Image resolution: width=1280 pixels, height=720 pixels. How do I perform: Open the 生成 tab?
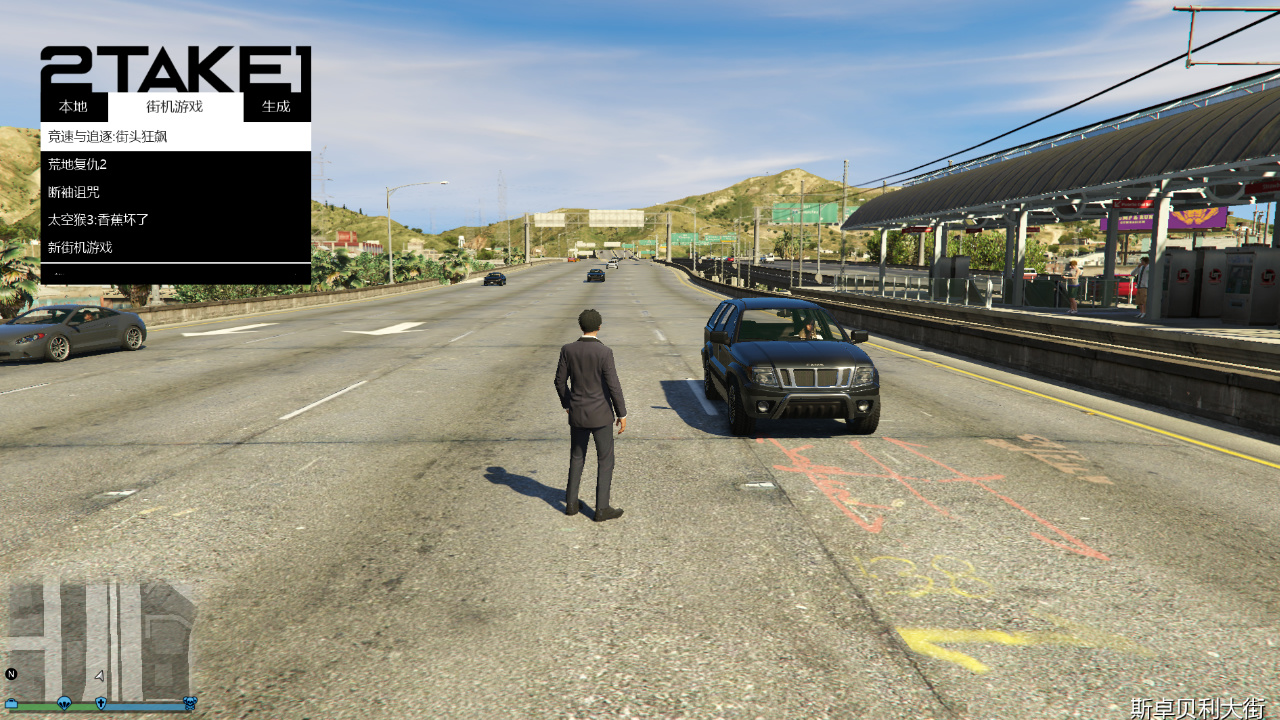277,106
